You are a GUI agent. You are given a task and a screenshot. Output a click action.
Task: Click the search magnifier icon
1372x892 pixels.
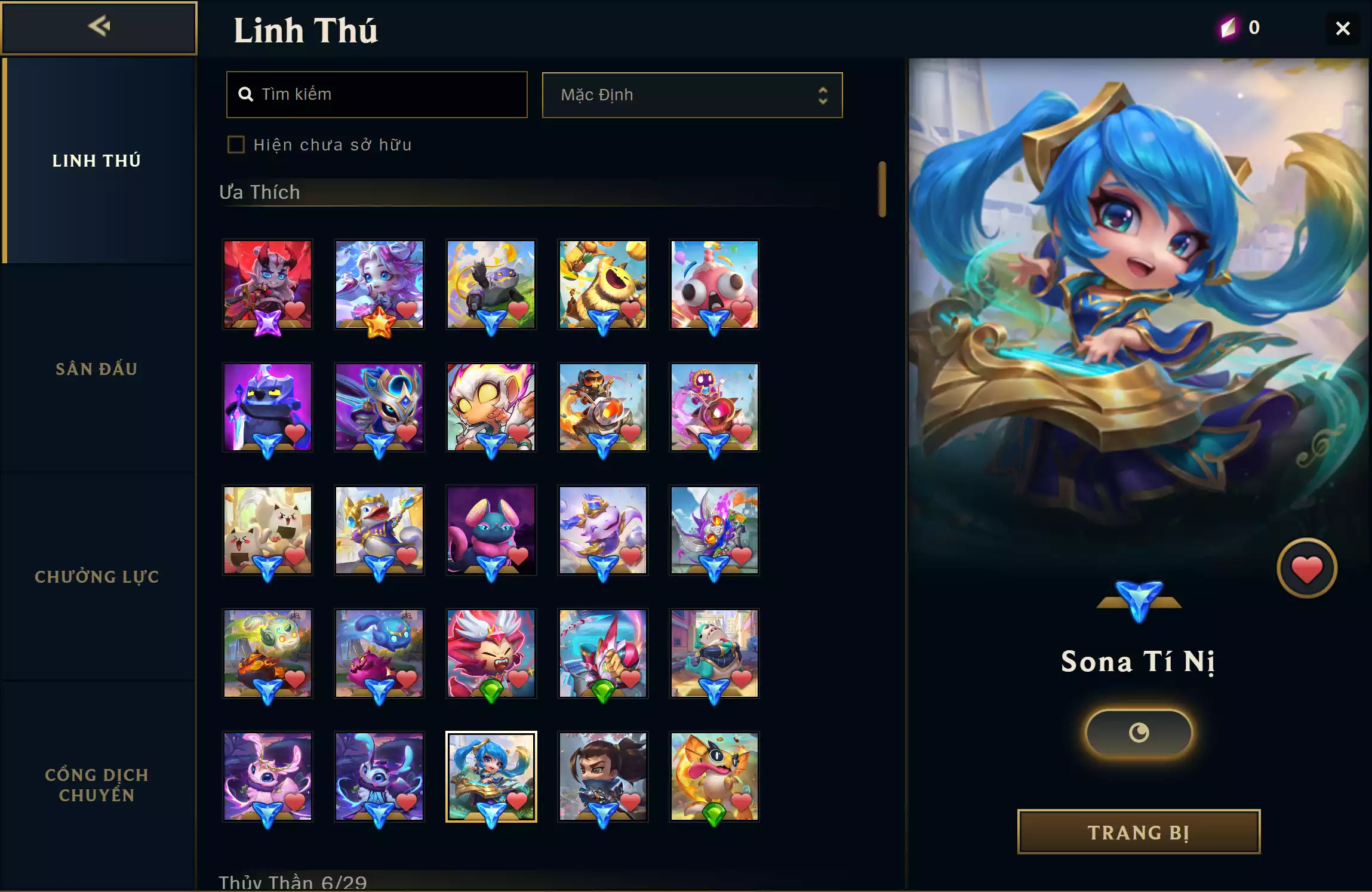(247, 94)
